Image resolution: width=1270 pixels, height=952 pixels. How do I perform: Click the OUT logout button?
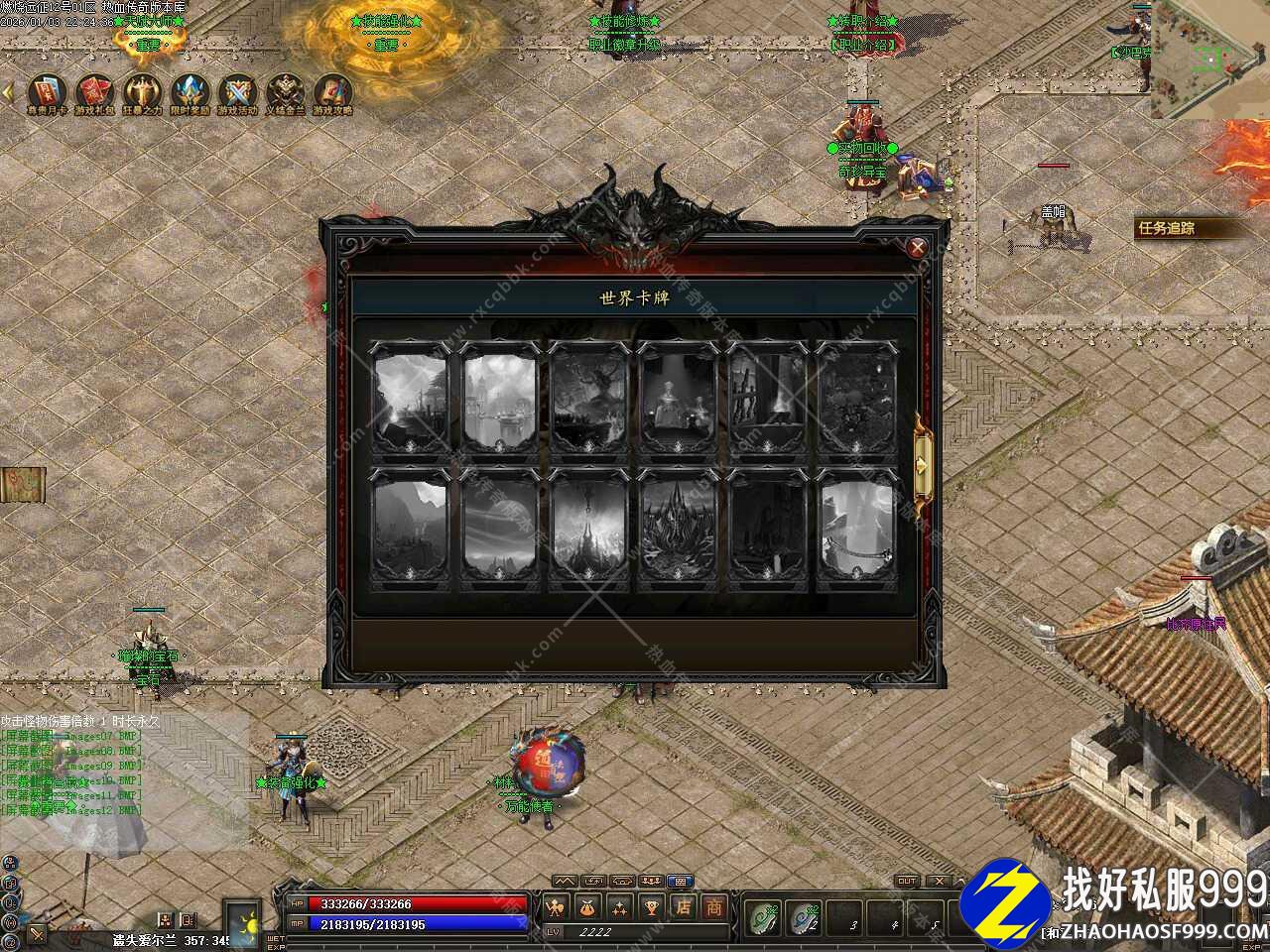tap(907, 881)
